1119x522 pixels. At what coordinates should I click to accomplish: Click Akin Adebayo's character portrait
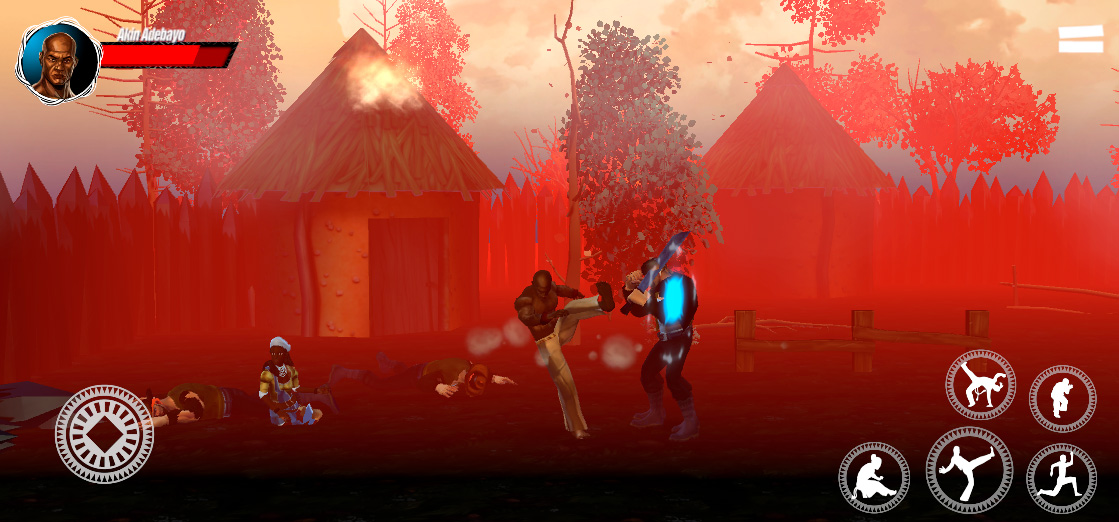click(58, 62)
